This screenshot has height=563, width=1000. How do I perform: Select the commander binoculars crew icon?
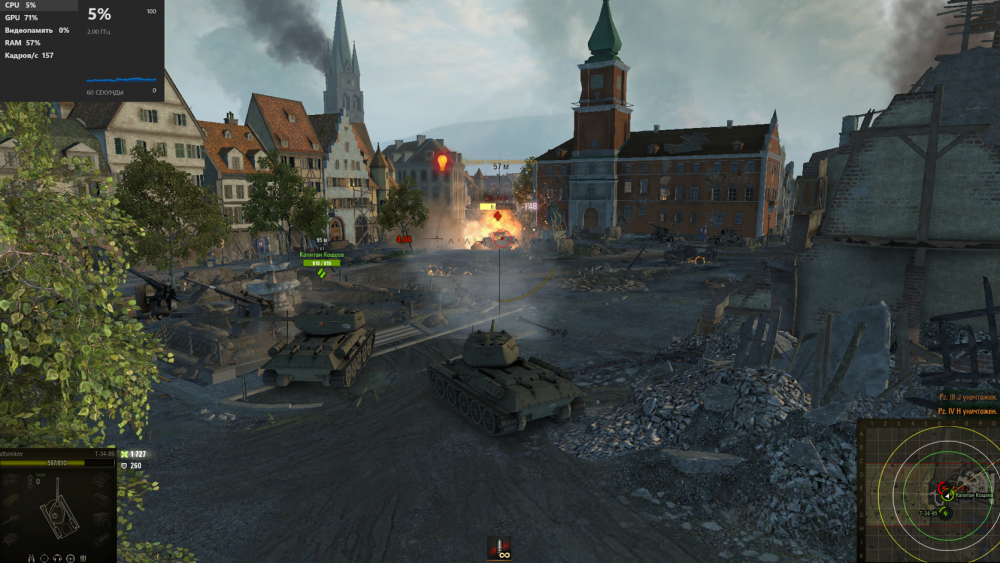tap(31, 558)
